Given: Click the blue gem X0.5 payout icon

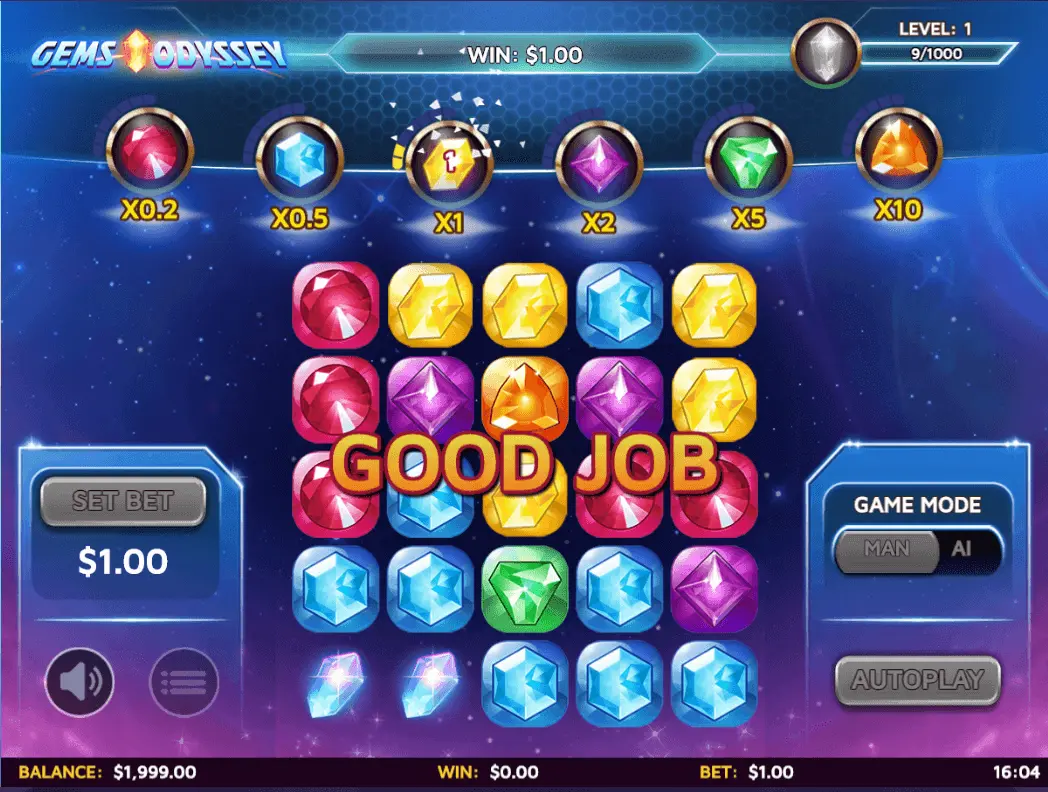Looking at the screenshot, I should coord(299,160).
